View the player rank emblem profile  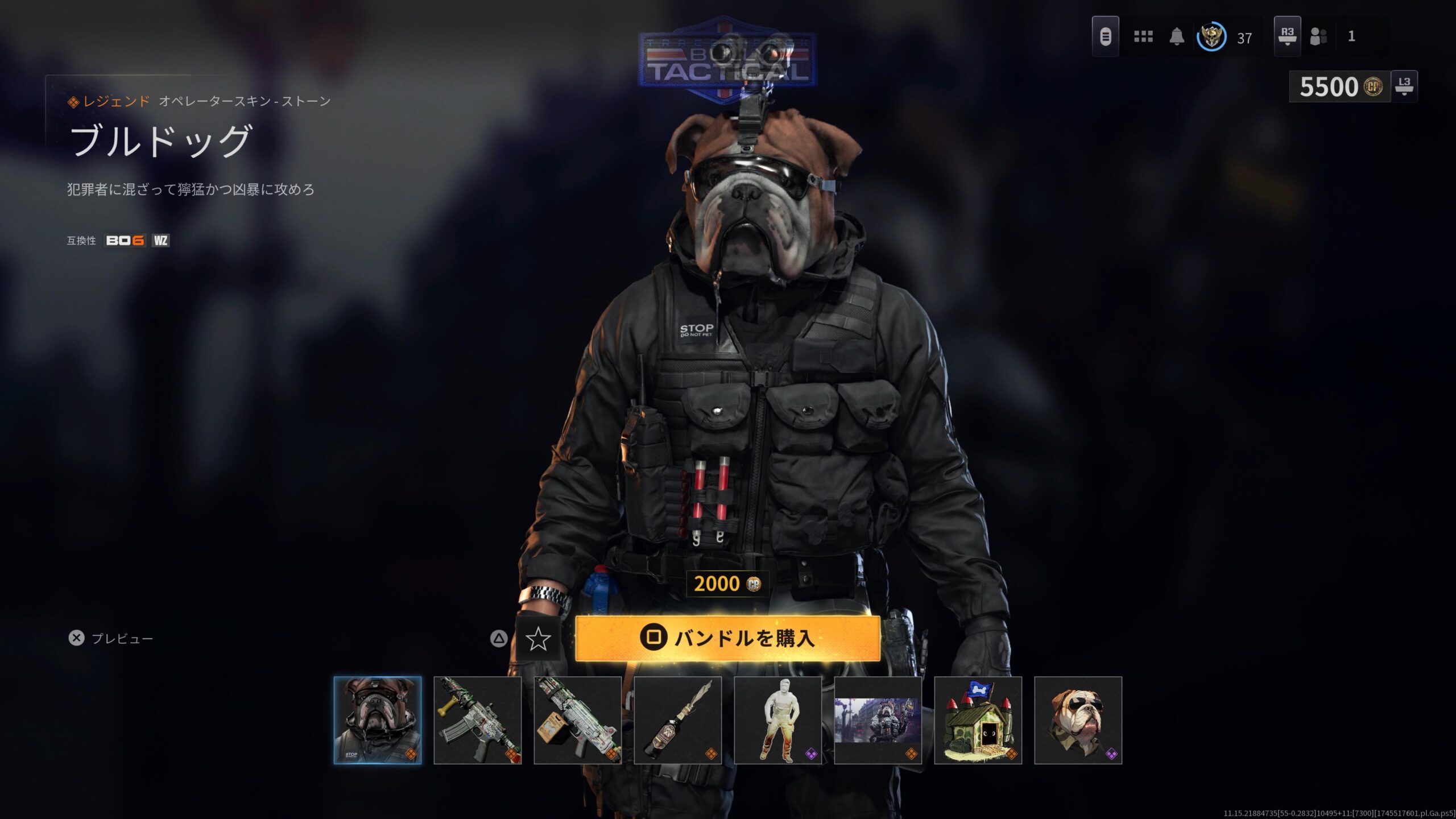pyautogui.click(x=1211, y=38)
